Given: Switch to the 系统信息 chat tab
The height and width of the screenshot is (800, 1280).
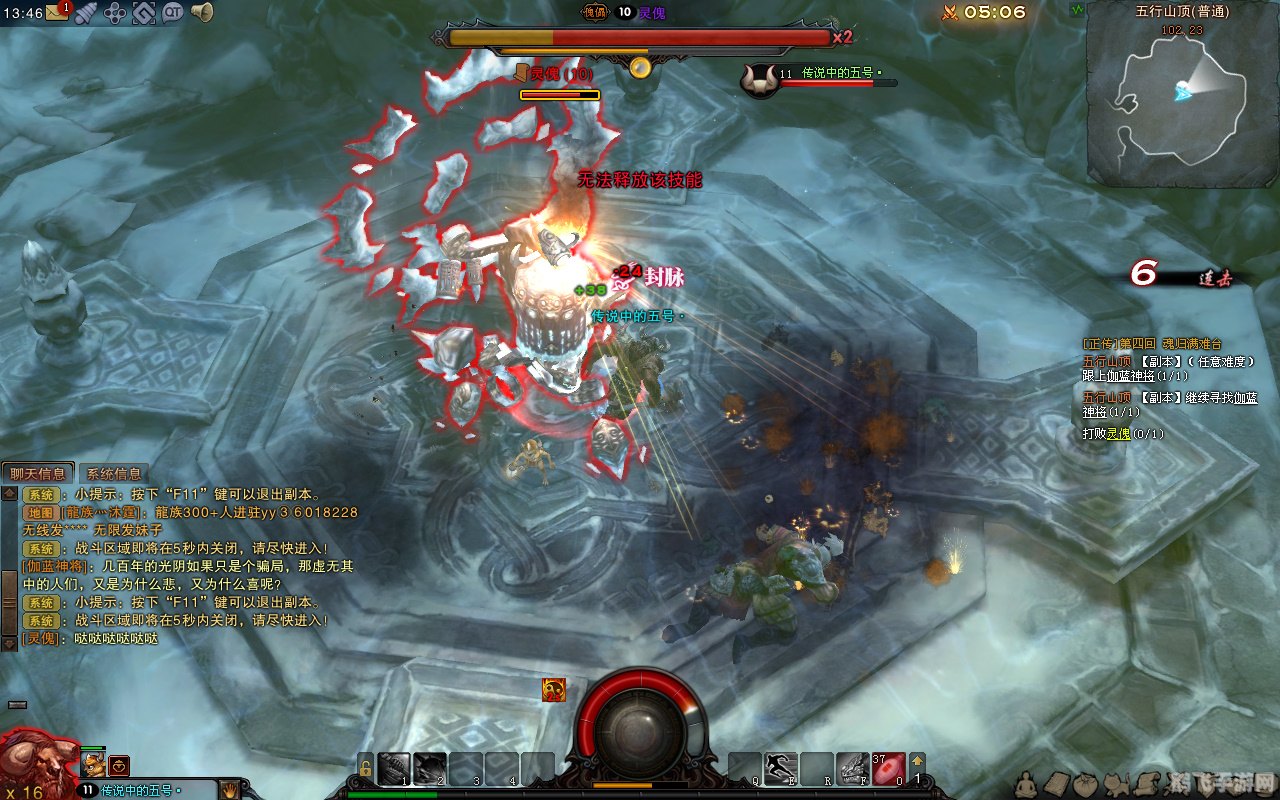Looking at the screenshot, I should pos(114,474).
